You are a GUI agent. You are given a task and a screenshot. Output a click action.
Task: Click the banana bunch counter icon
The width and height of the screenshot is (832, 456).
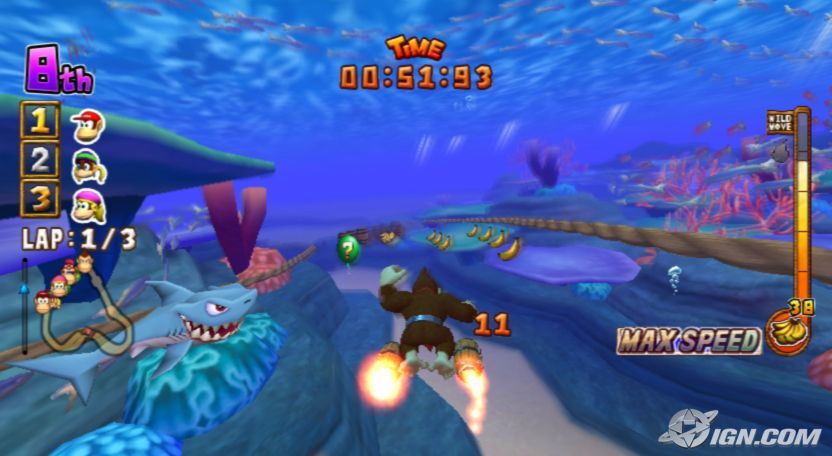click(787, 329)
